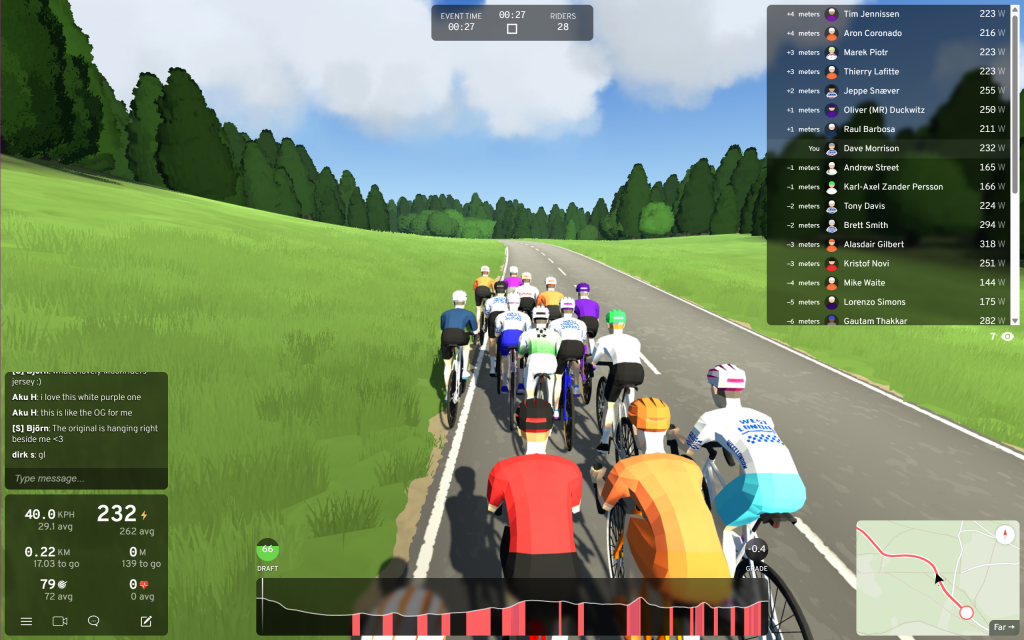Viewport: 1024px width, 640px height.
Task: Open the route minimap
Action: pos(930,575)
